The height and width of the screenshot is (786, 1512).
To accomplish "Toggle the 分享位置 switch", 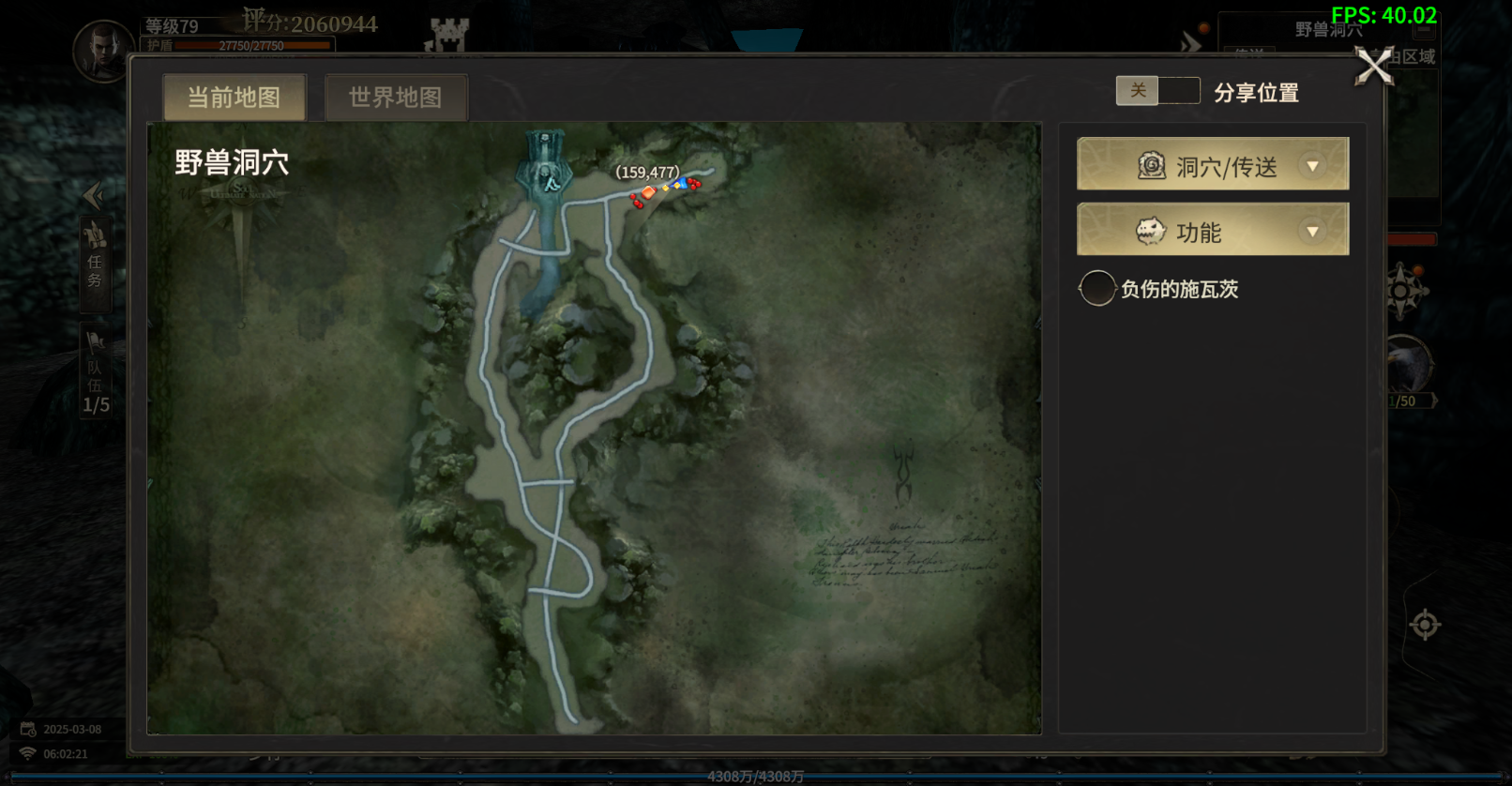I will tap(1157, 91).
